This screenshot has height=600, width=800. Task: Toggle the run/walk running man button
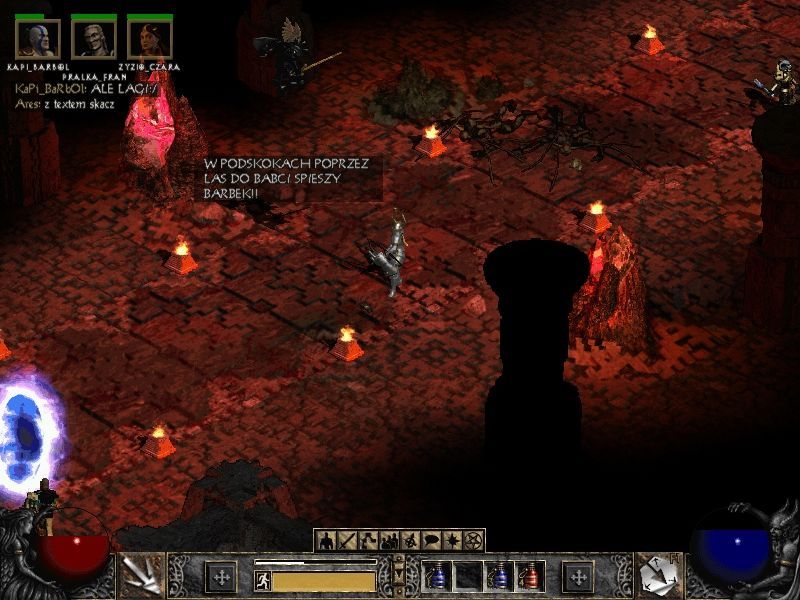coord(263,580)
